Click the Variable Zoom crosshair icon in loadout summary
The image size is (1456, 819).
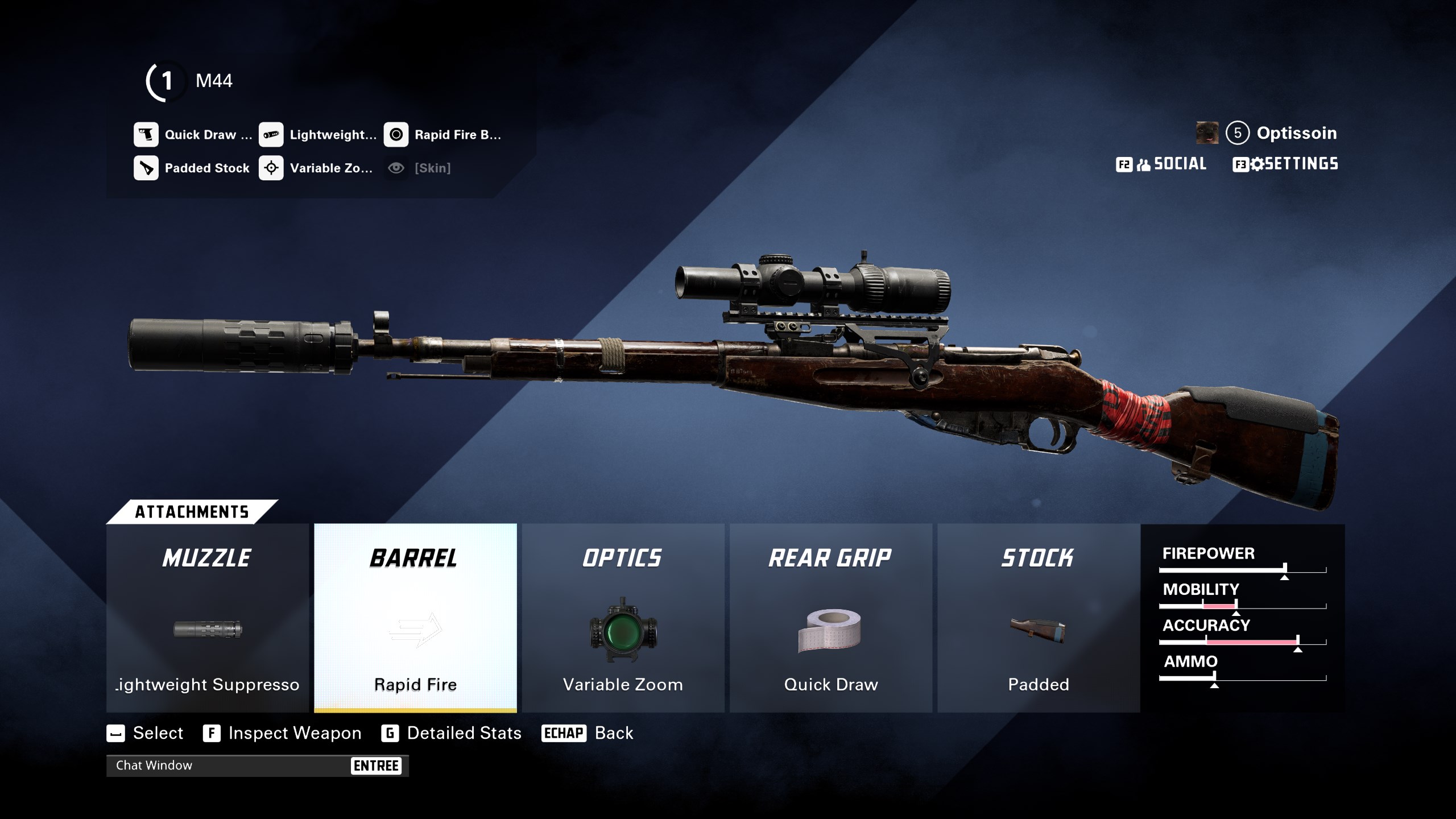coord(272,168)
